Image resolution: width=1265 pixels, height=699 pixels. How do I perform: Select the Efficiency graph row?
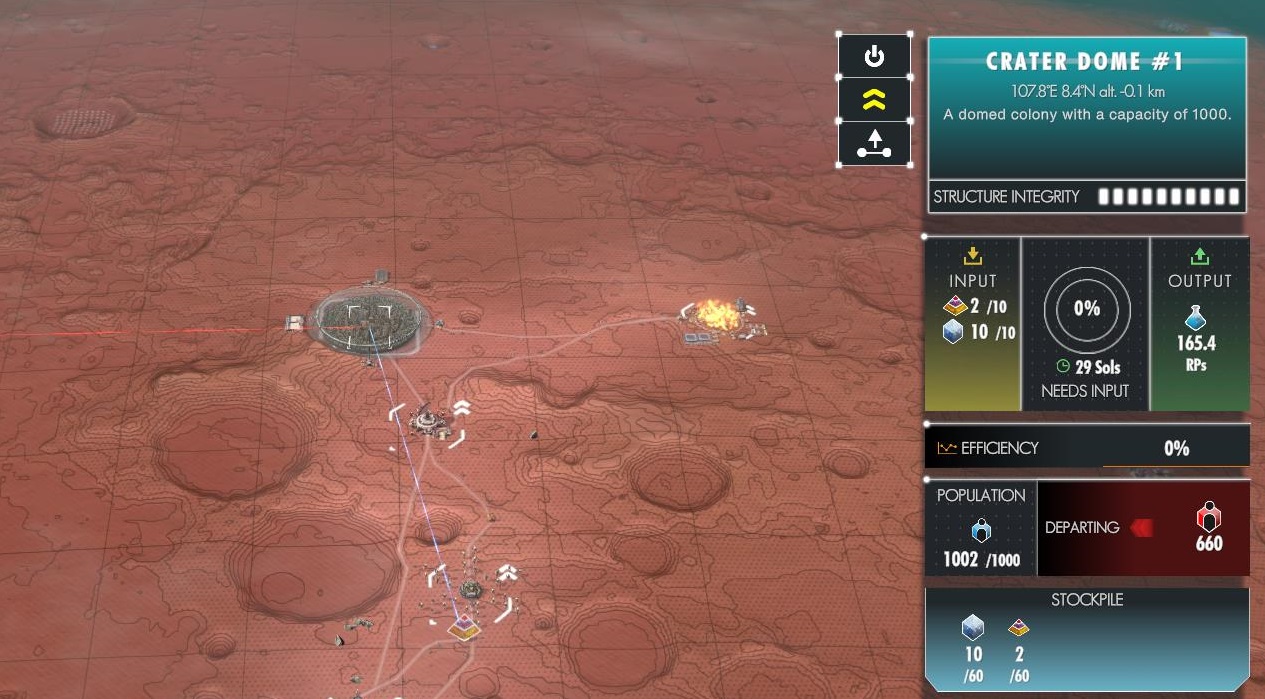(x=1087, y=448)
